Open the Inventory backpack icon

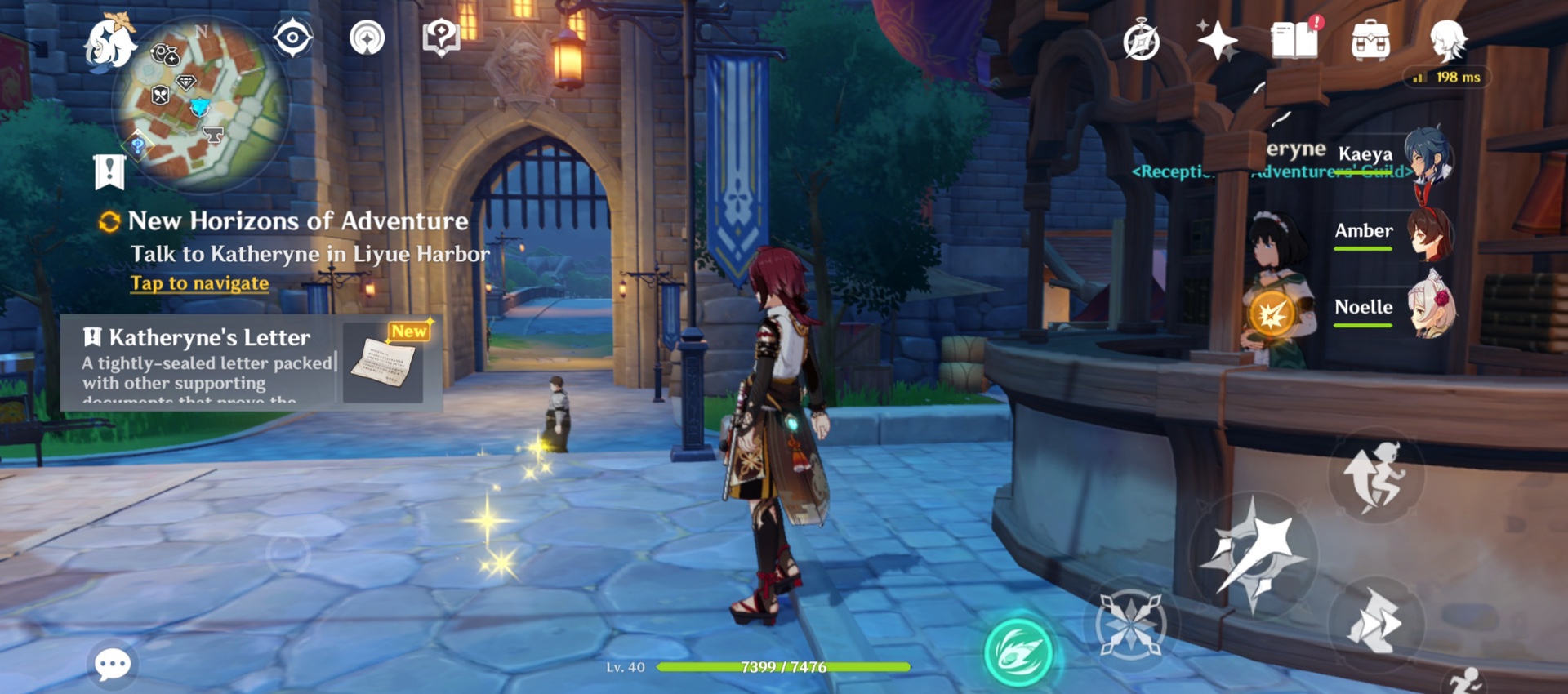(x=1372, y=38)
